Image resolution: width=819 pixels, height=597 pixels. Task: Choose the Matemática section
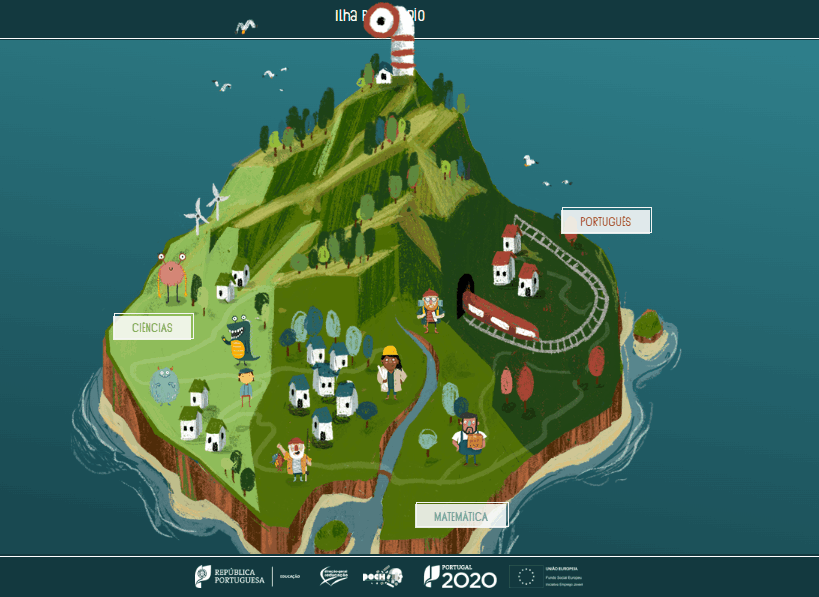pos(461,516)
